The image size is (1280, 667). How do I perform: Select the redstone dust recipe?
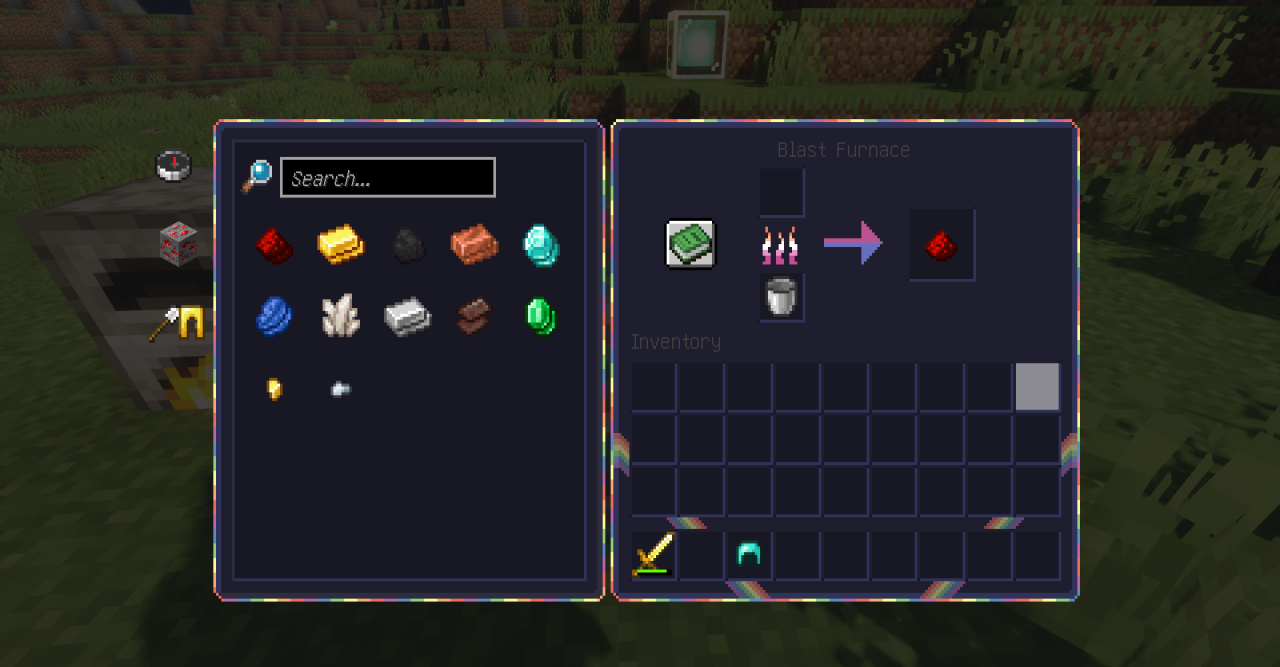(x=274, y=245)
